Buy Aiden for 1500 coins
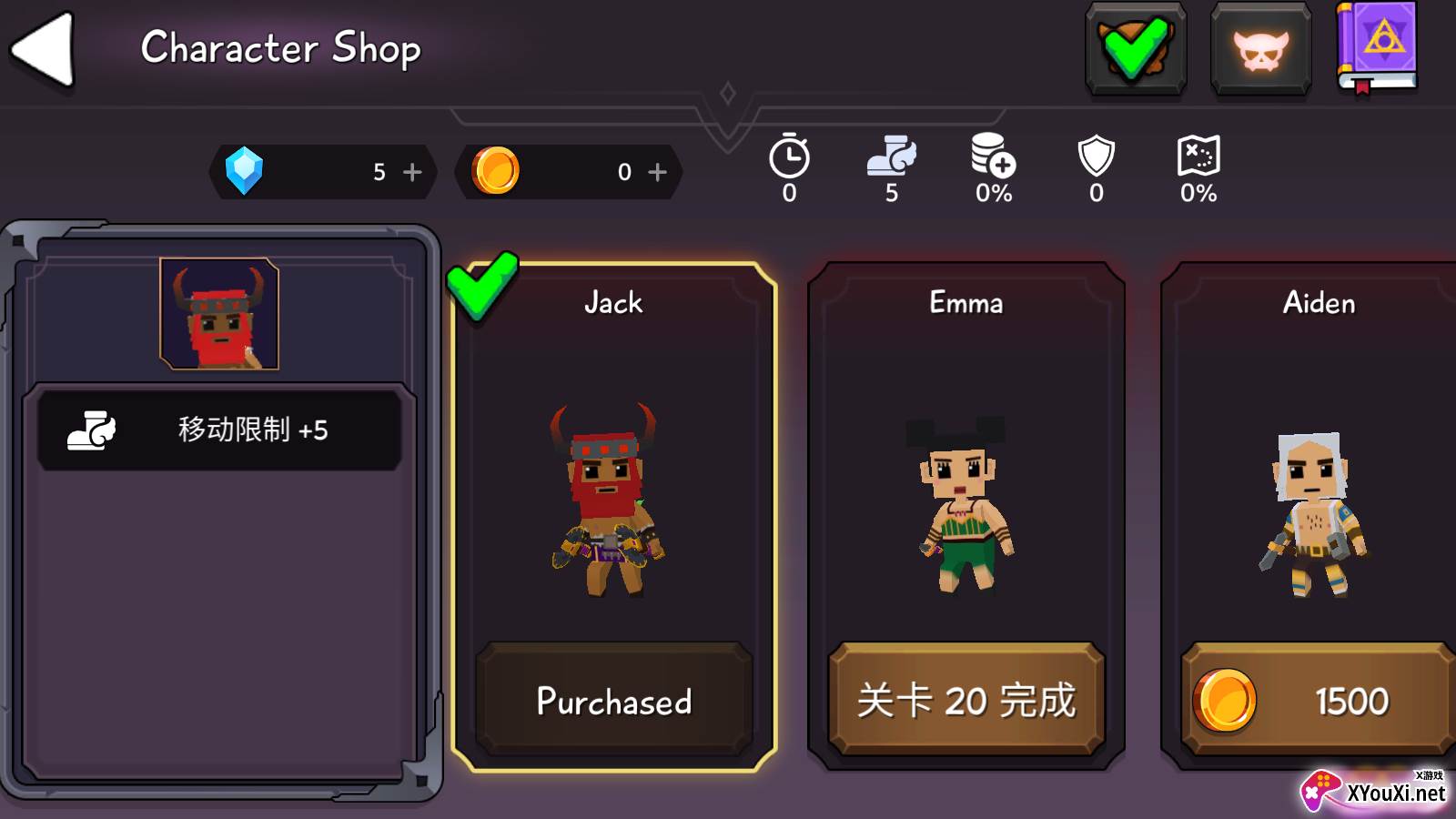 1317,701
